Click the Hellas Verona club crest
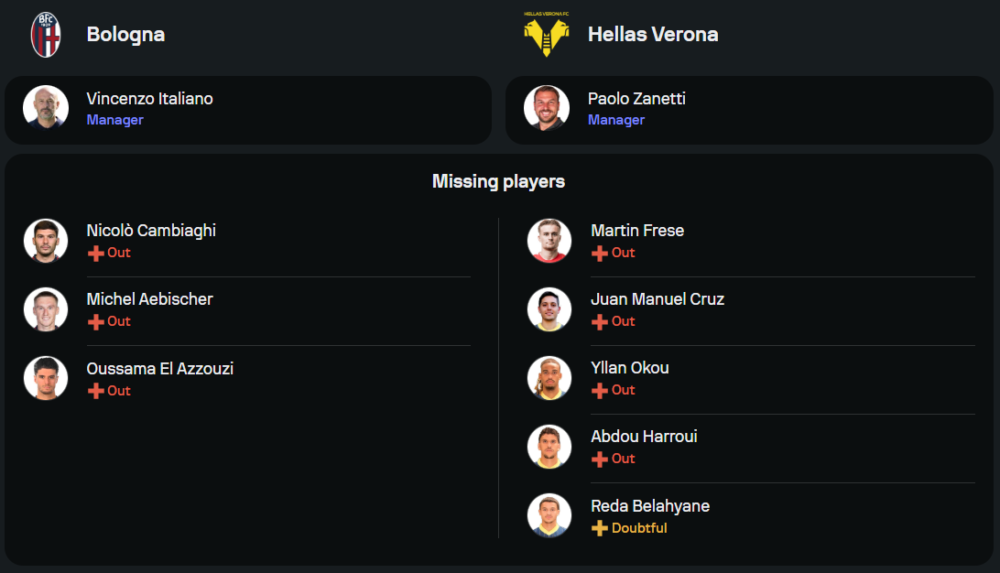 (547, 35)
